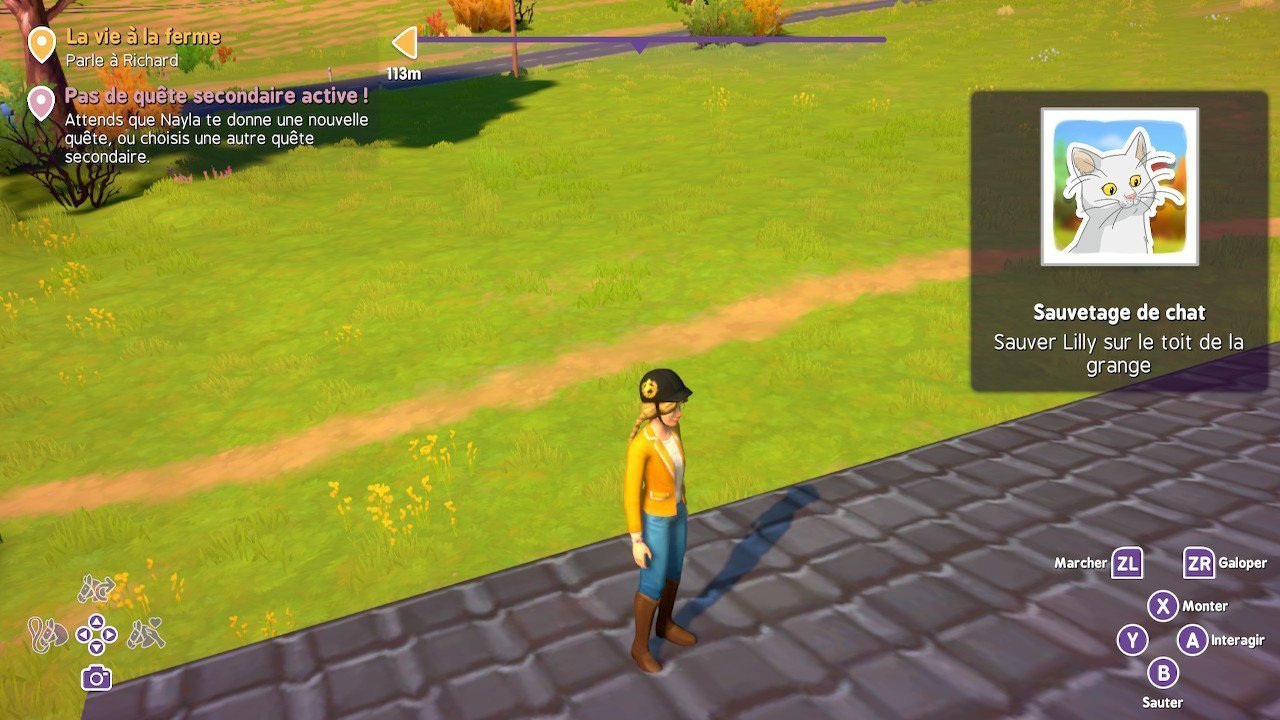Click the pink secondary quest pin marker
The width and height of the screenshot is (1280, 720).
click(x=41, y=102)
